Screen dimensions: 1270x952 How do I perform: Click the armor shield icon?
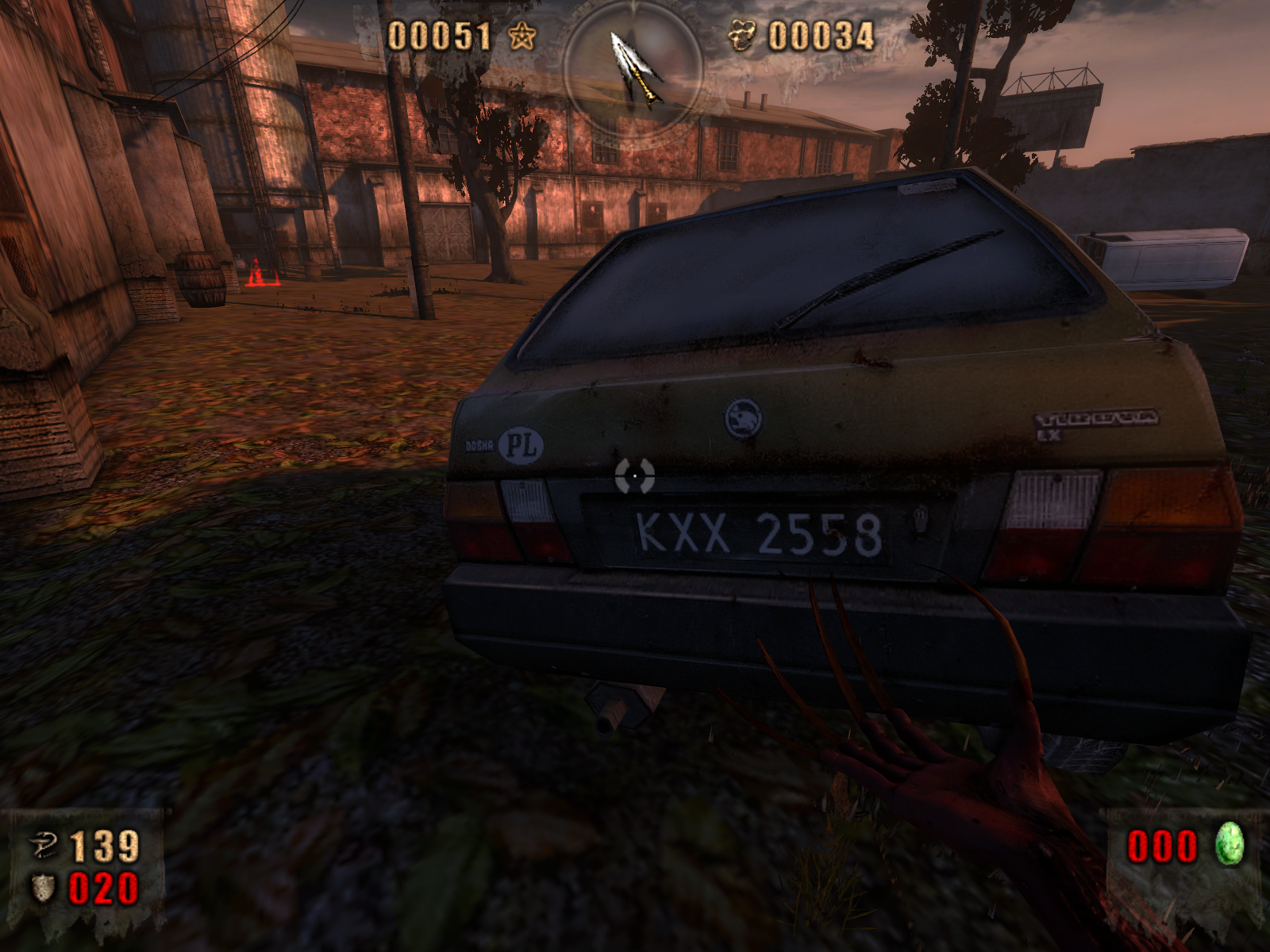click(44, 888)
